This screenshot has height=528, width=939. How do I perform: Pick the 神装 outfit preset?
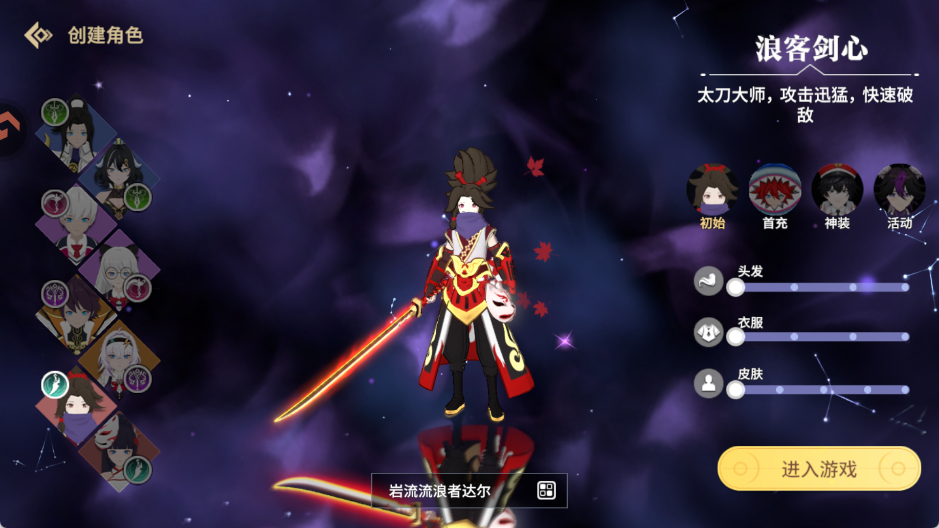click(837, 190)
